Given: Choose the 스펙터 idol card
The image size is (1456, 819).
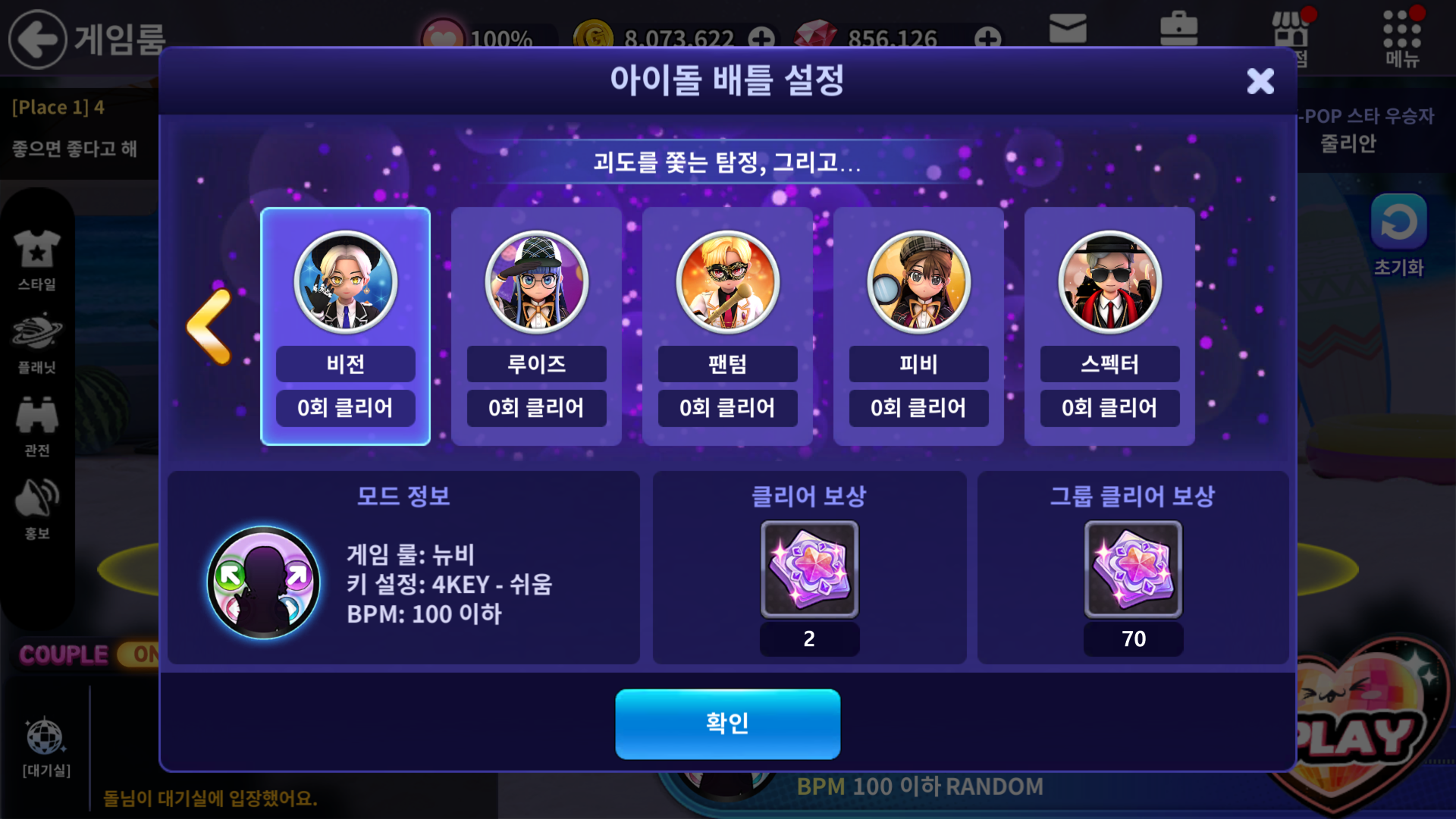Looking at the screenshot, I should [1109, 326].
